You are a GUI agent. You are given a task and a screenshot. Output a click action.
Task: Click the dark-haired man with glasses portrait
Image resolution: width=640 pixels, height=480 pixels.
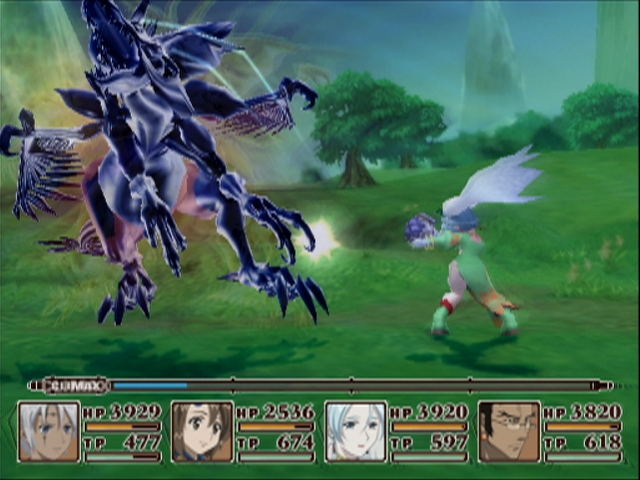click(x=509, y=432)
